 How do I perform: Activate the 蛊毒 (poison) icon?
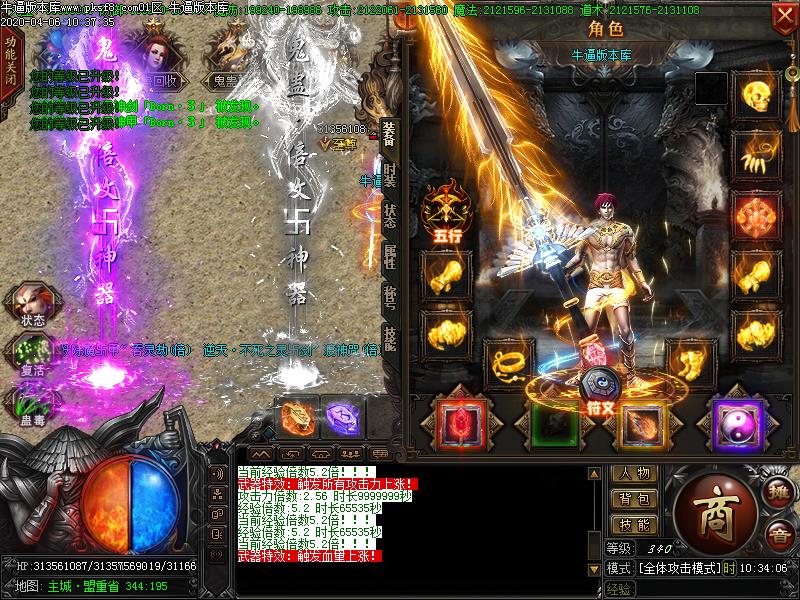[32, 400]
